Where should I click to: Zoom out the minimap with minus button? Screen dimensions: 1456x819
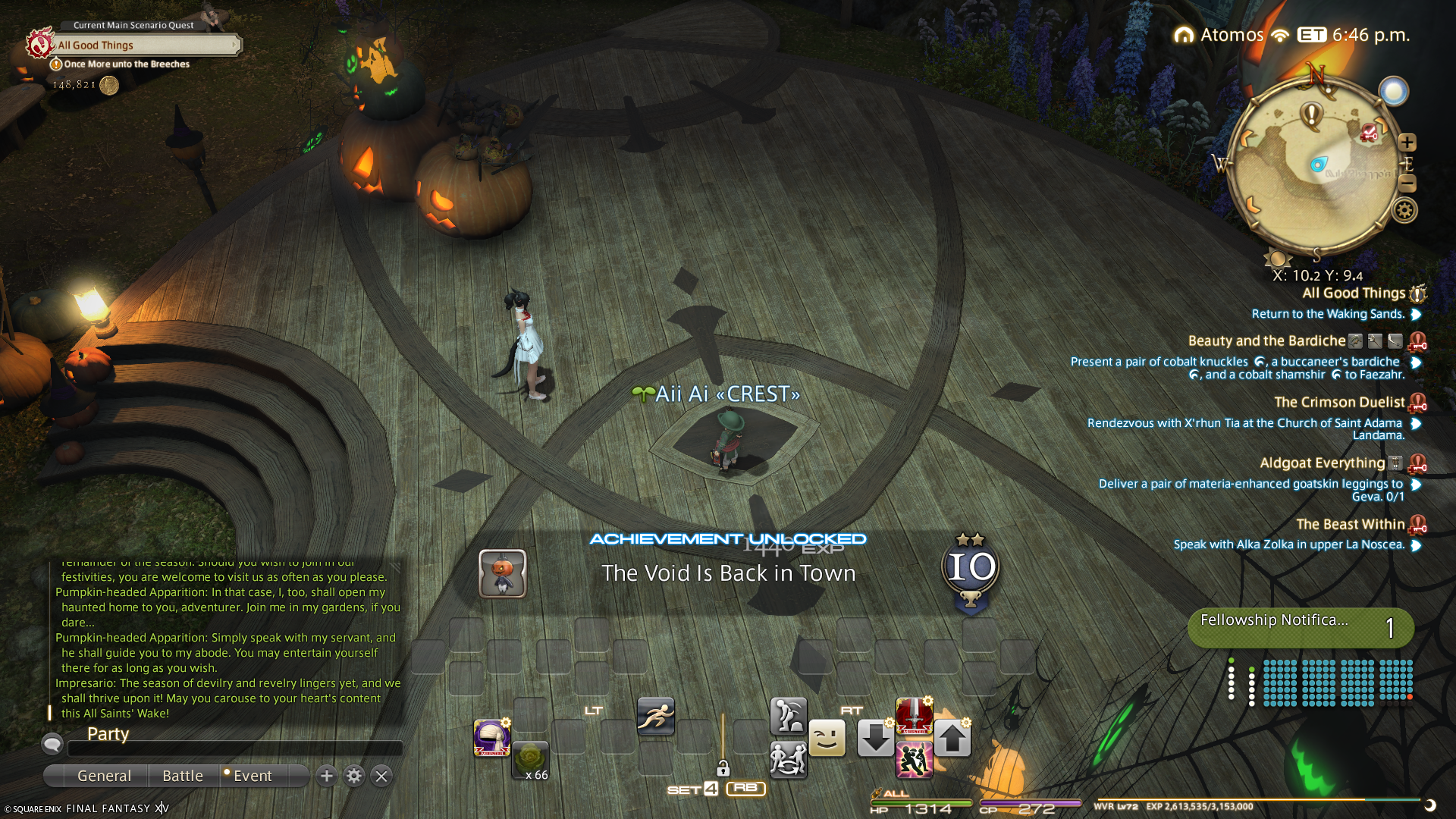click(x=1407, y=184)
